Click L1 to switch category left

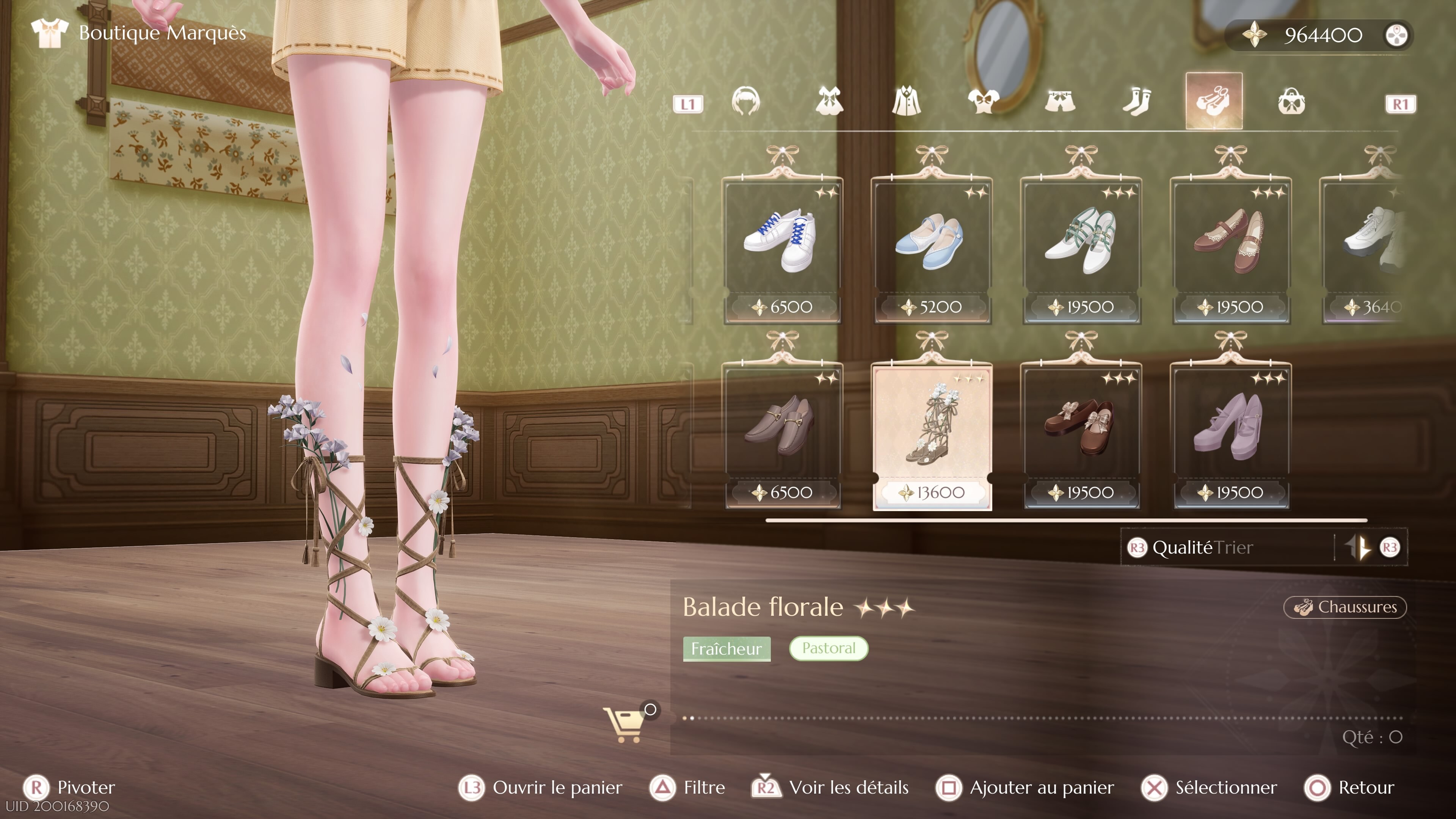tap(689, 104)
